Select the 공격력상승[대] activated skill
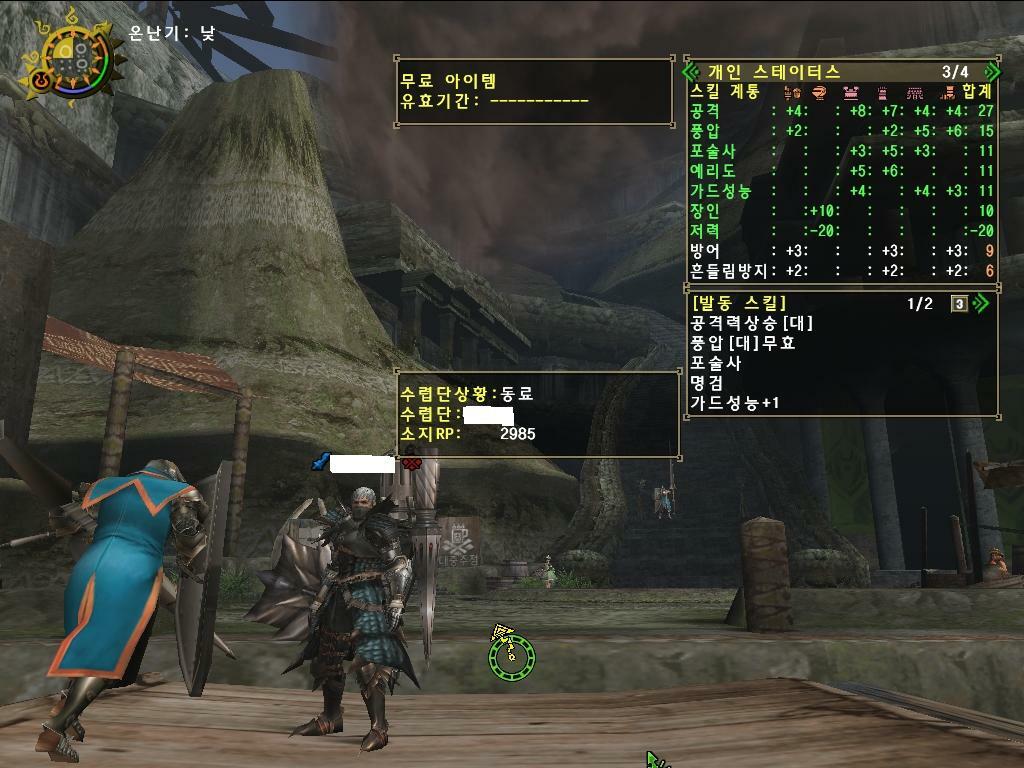This screenshot has width=1024, height=768. [752, 324]
